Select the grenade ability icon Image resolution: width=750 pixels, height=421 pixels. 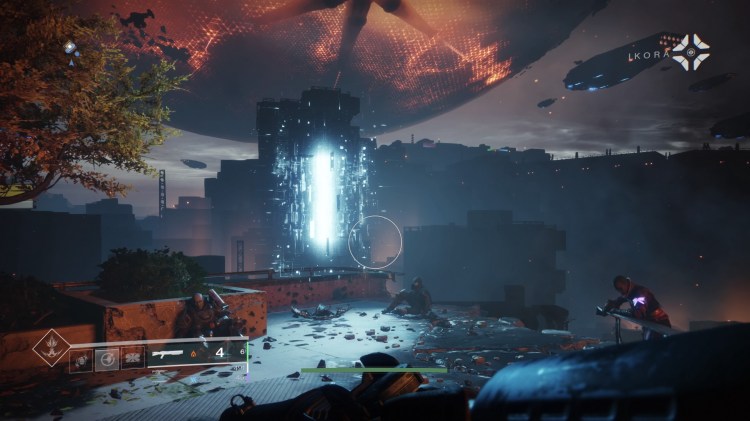pyautogui.click(x=82, y=361)
